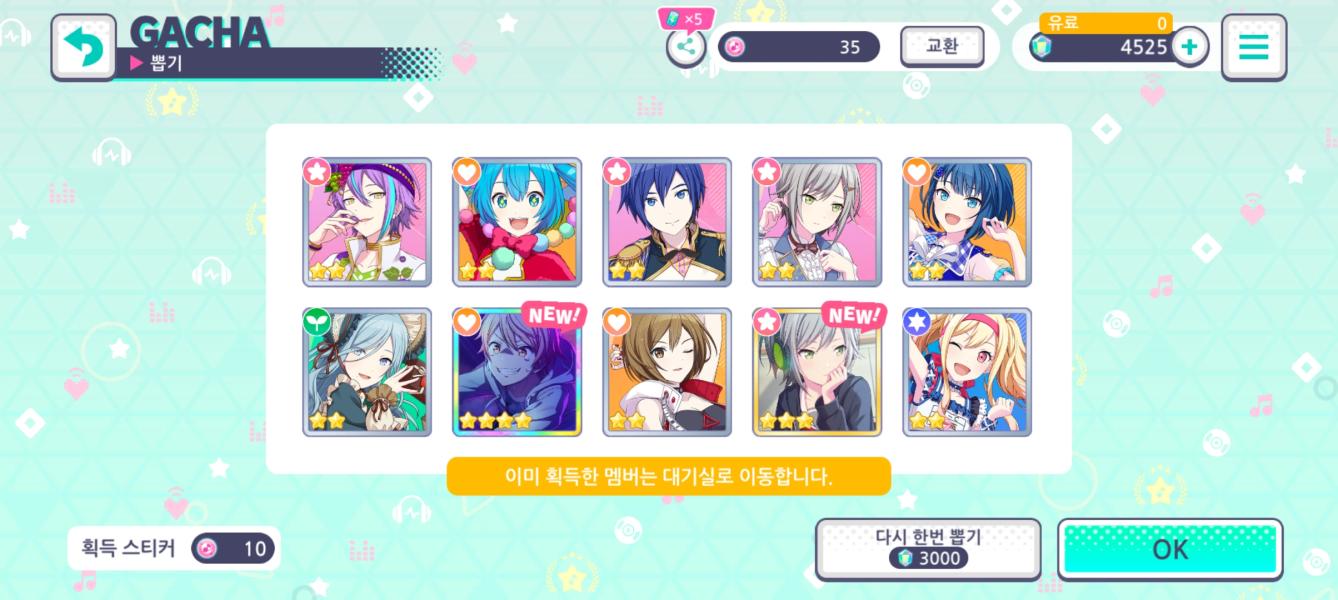Viewport: 1338px width, 600px height.
Task: Open the NEW three-star headphones girl card
Action: (x=817, y=372)
